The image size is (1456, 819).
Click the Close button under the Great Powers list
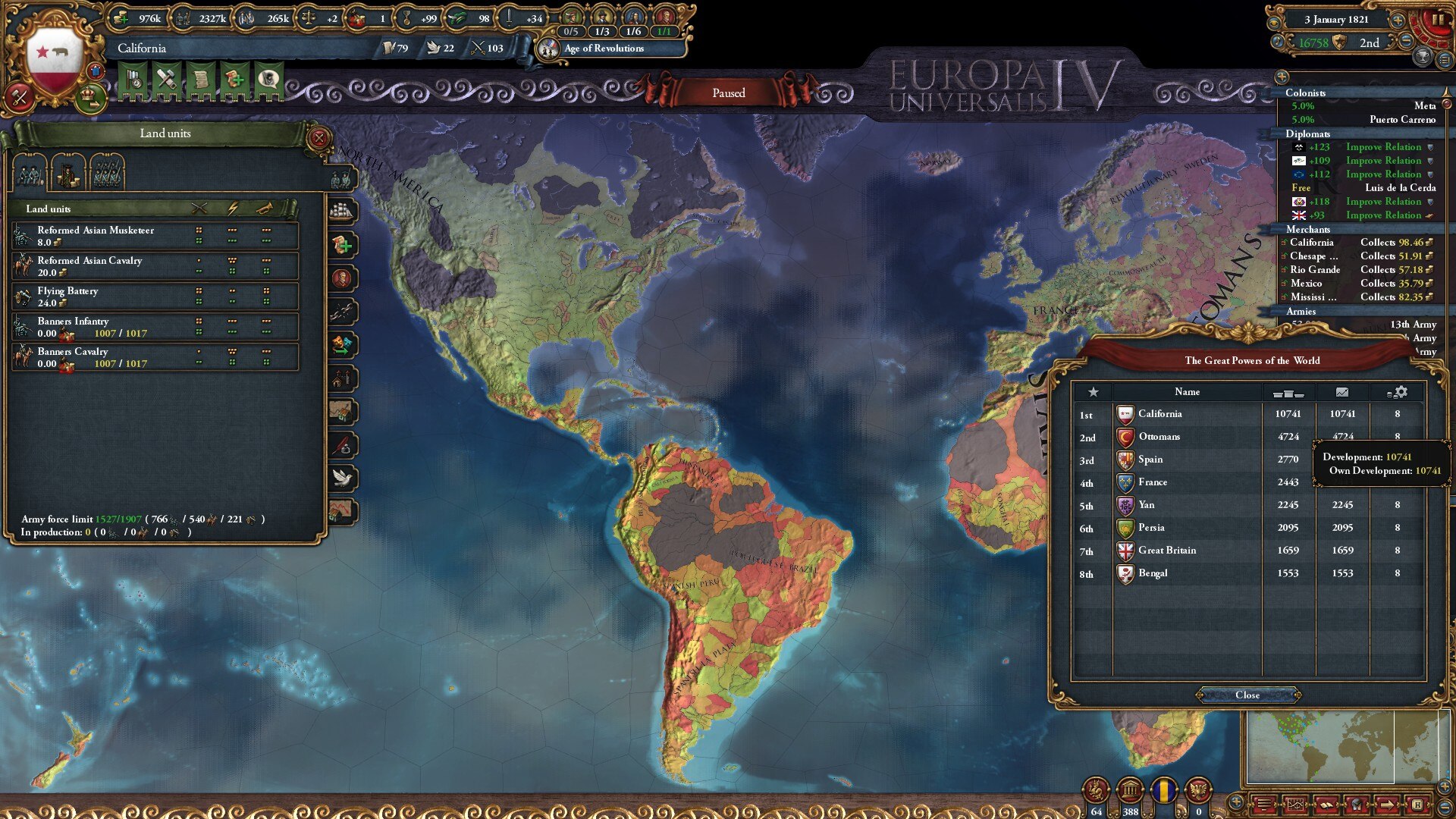tap(1247, 694)
